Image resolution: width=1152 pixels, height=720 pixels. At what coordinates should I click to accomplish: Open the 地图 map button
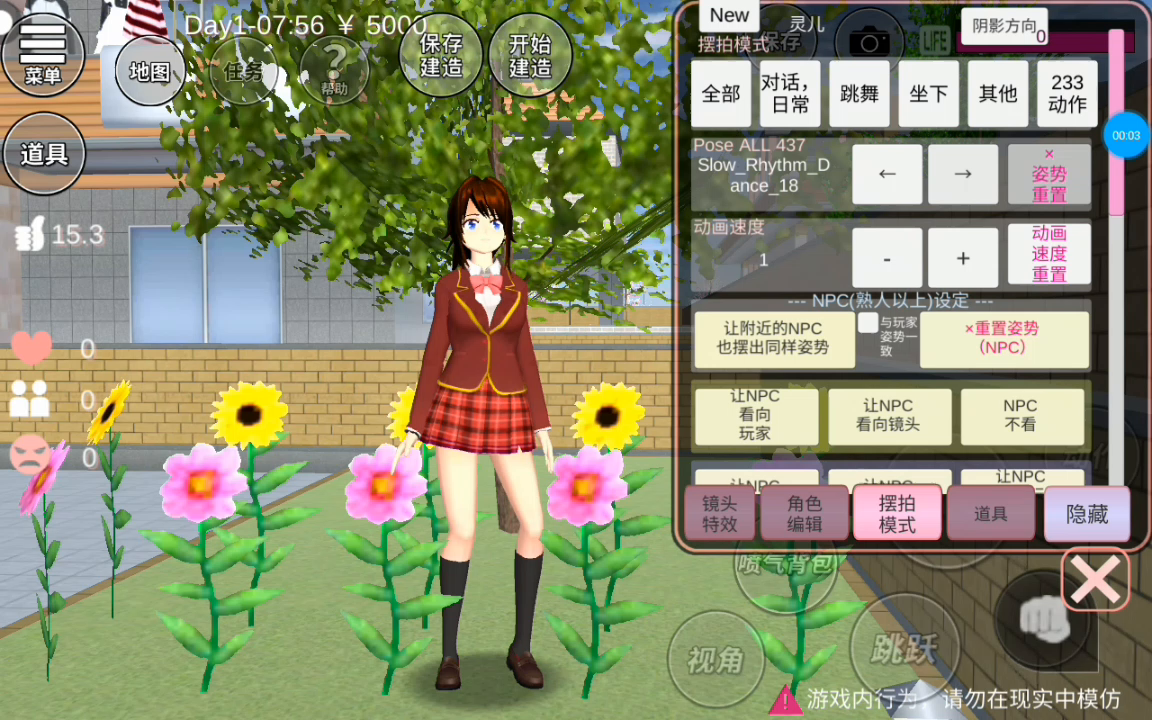(150, 71)
